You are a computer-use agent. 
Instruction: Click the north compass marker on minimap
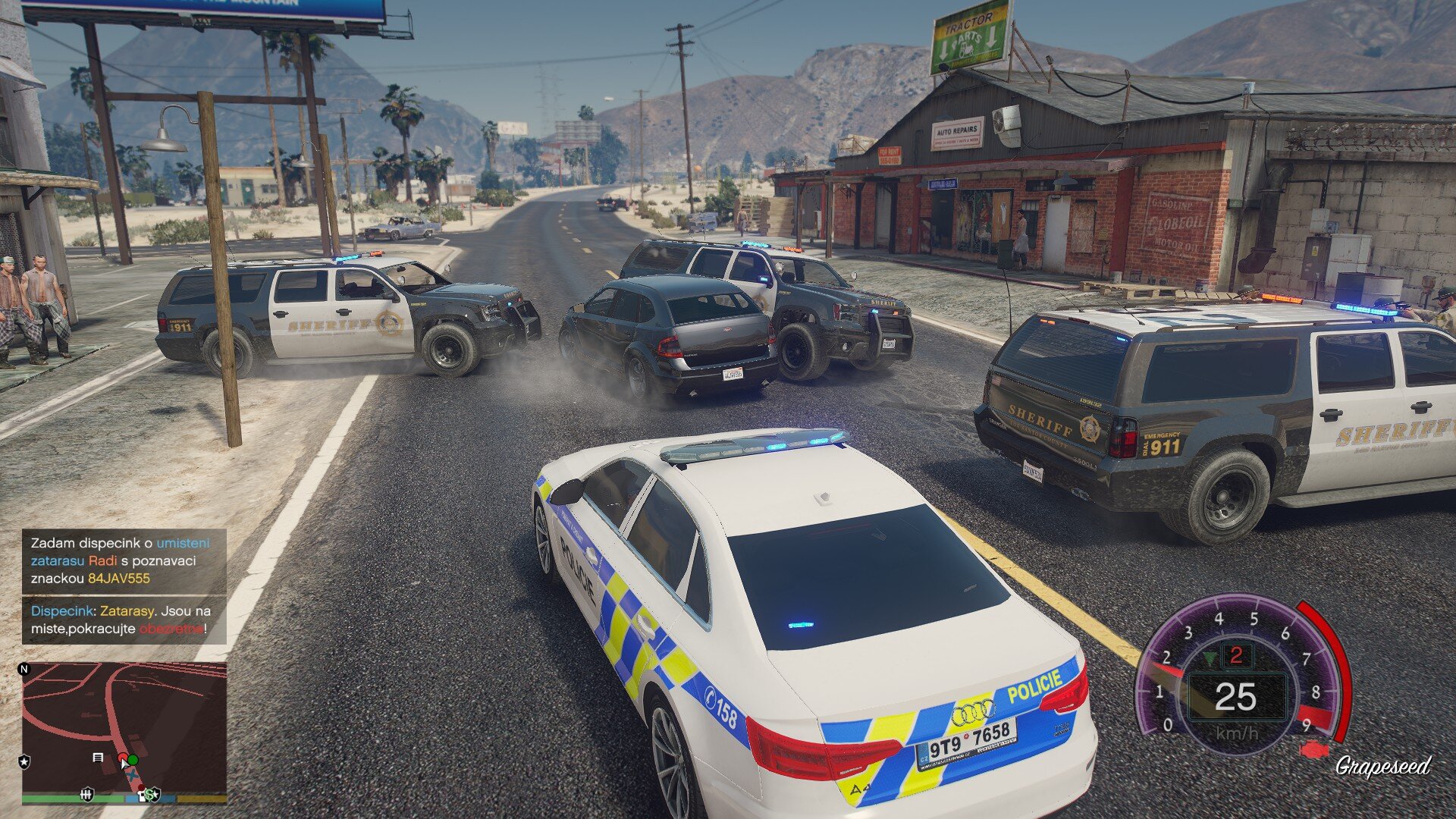coord(24,669)
